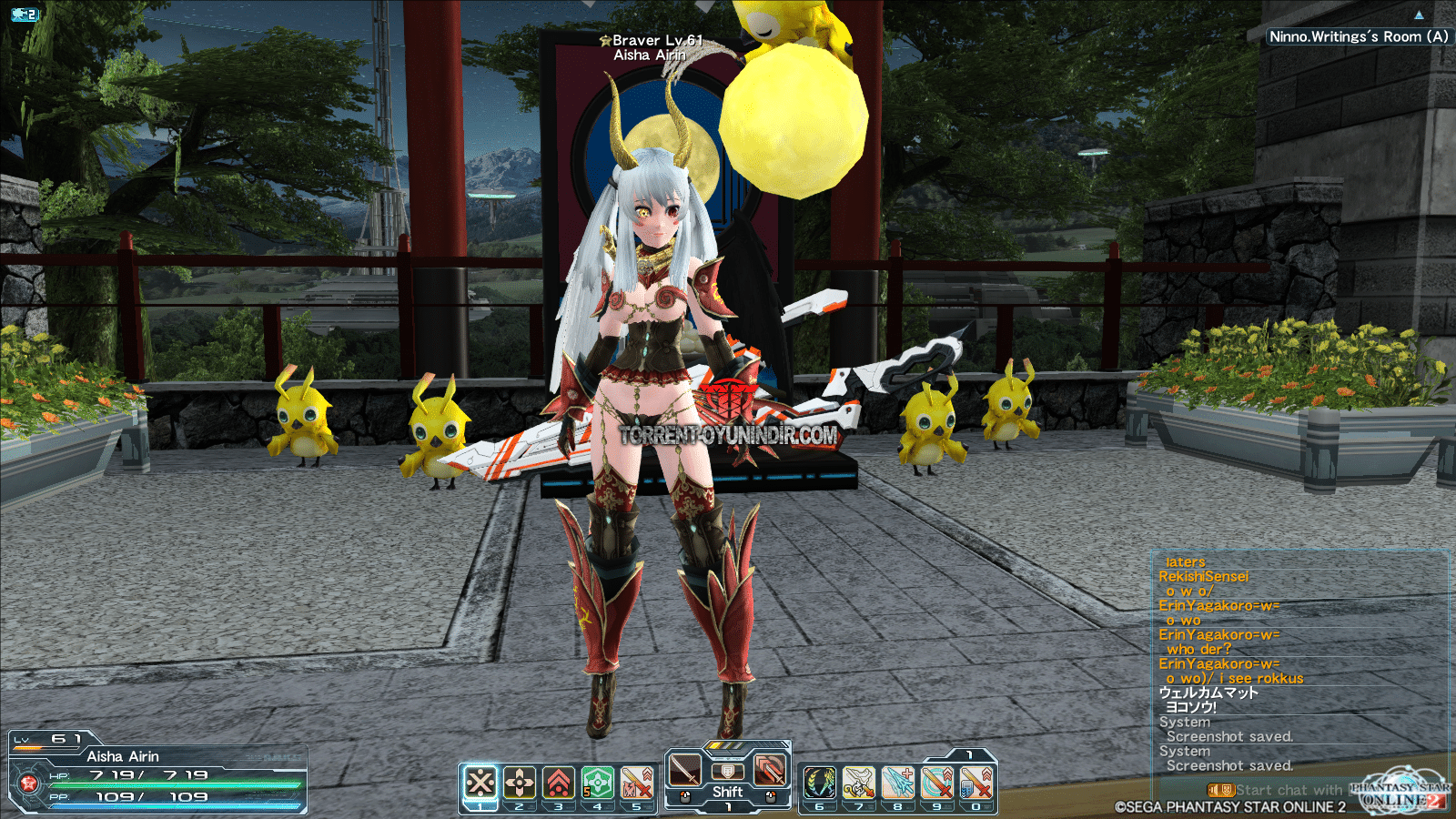
Task: Use the sword with cyan ring in slot 9
Action: 936,783
